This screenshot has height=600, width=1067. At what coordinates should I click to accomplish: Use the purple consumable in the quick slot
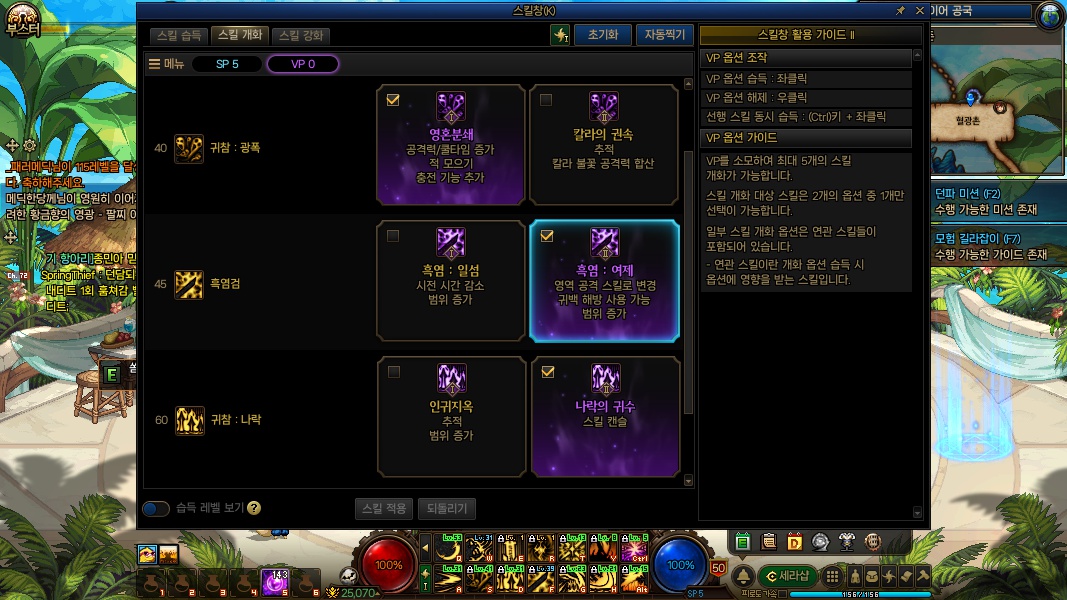pyautogui.click(x=274, y=581)
